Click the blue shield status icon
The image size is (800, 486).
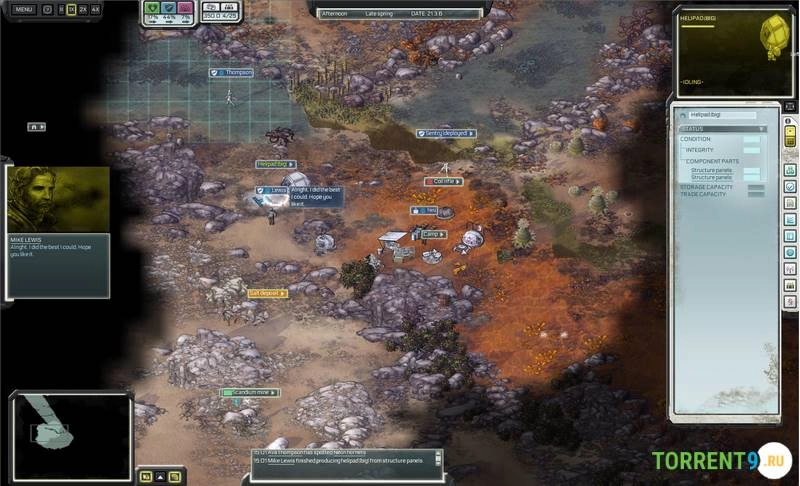coord(169,8)
